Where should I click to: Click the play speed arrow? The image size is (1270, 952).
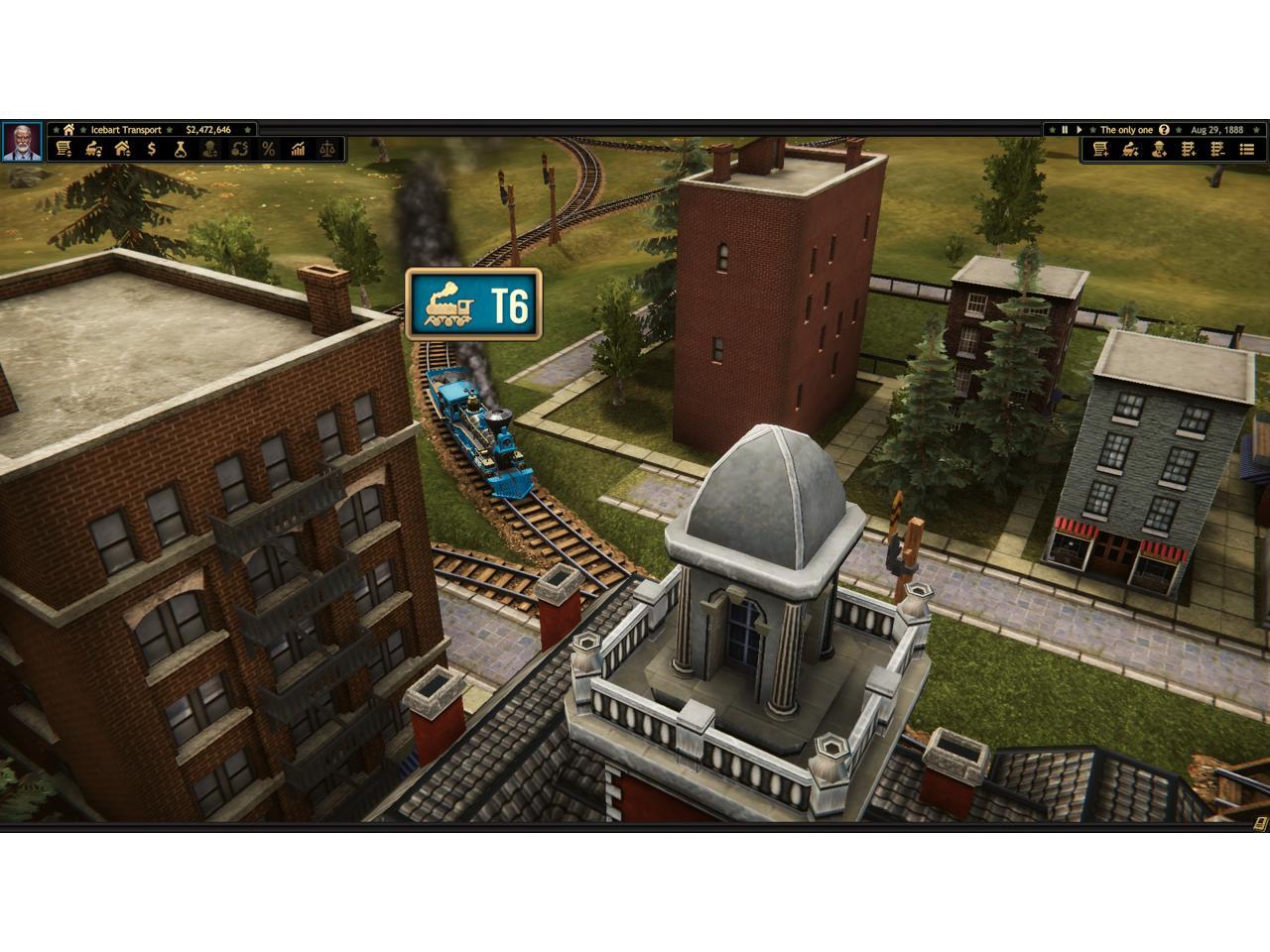point(1079,130)
